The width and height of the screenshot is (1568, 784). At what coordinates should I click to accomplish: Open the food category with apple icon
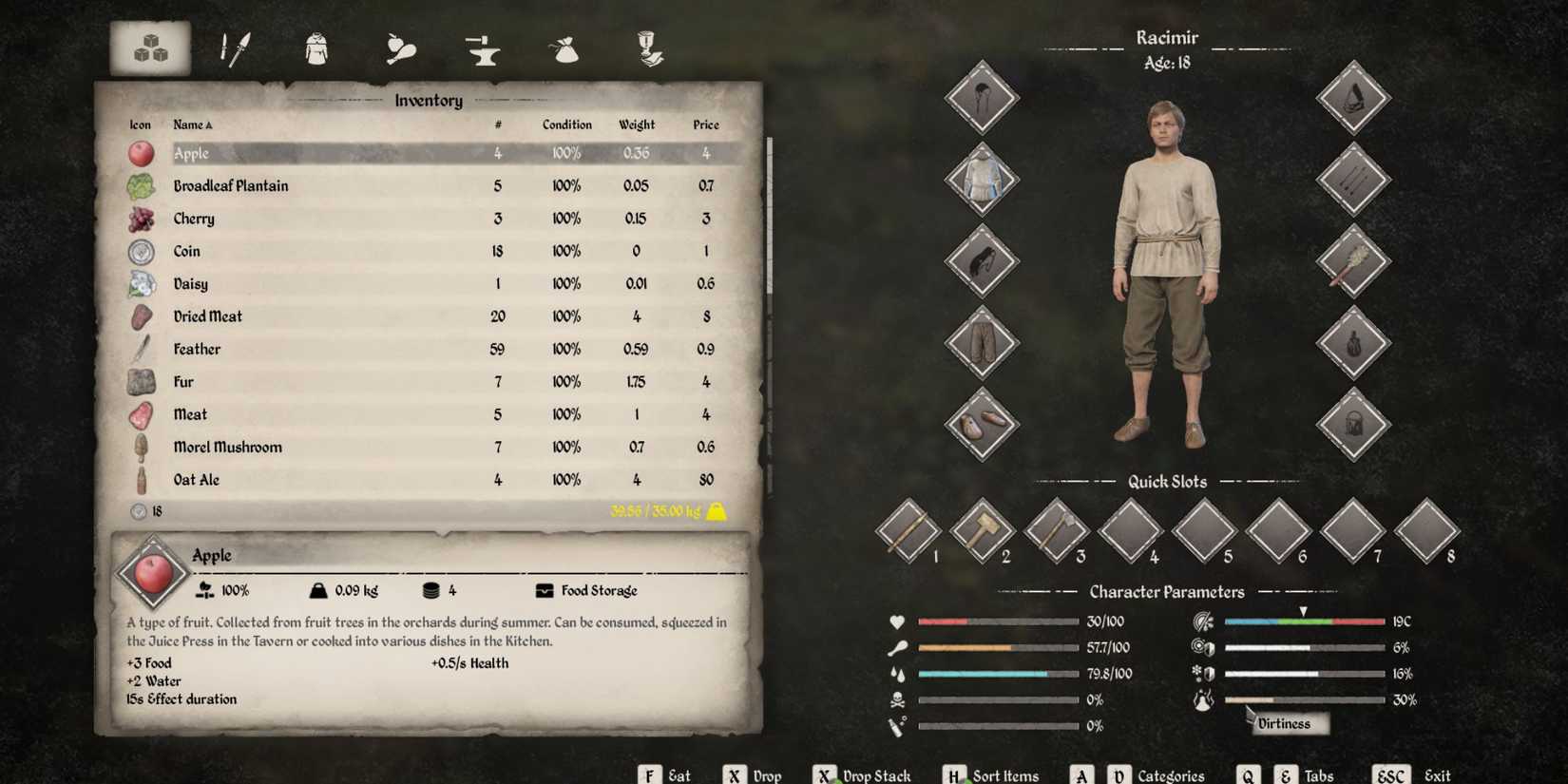click(400, 49)
